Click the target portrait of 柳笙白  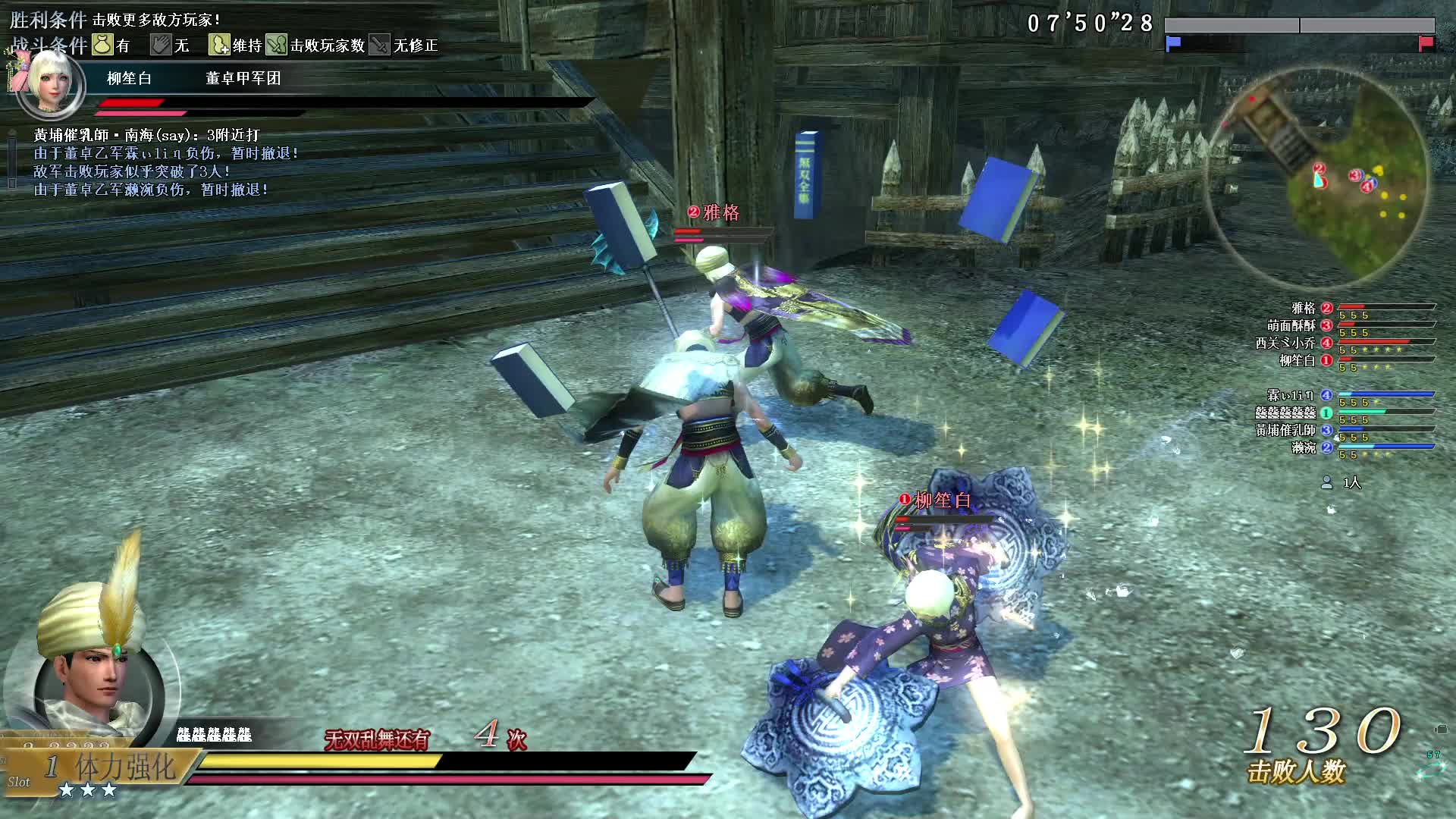point(50,82)
